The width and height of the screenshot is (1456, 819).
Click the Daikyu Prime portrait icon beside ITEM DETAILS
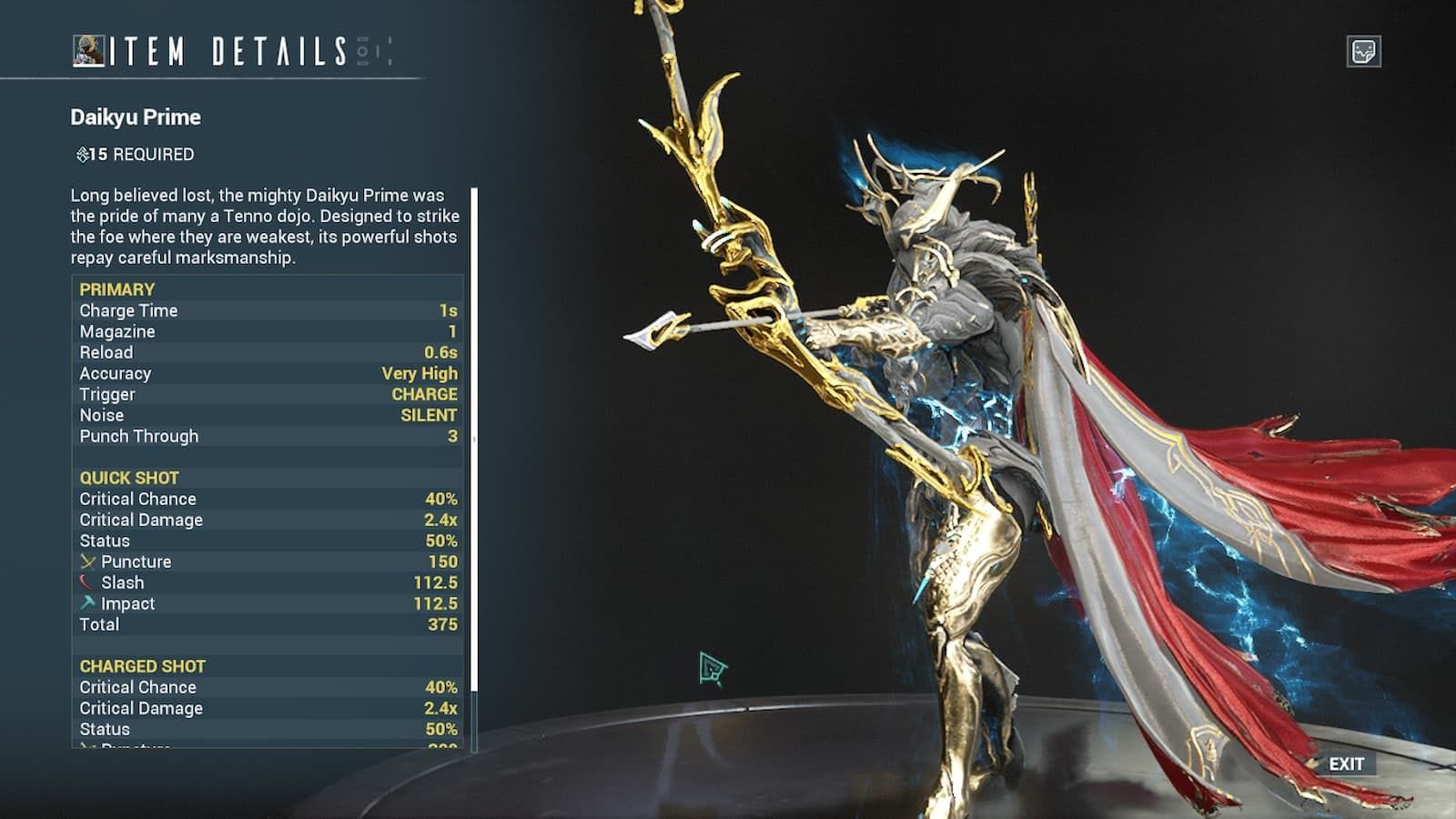point(87,50)
